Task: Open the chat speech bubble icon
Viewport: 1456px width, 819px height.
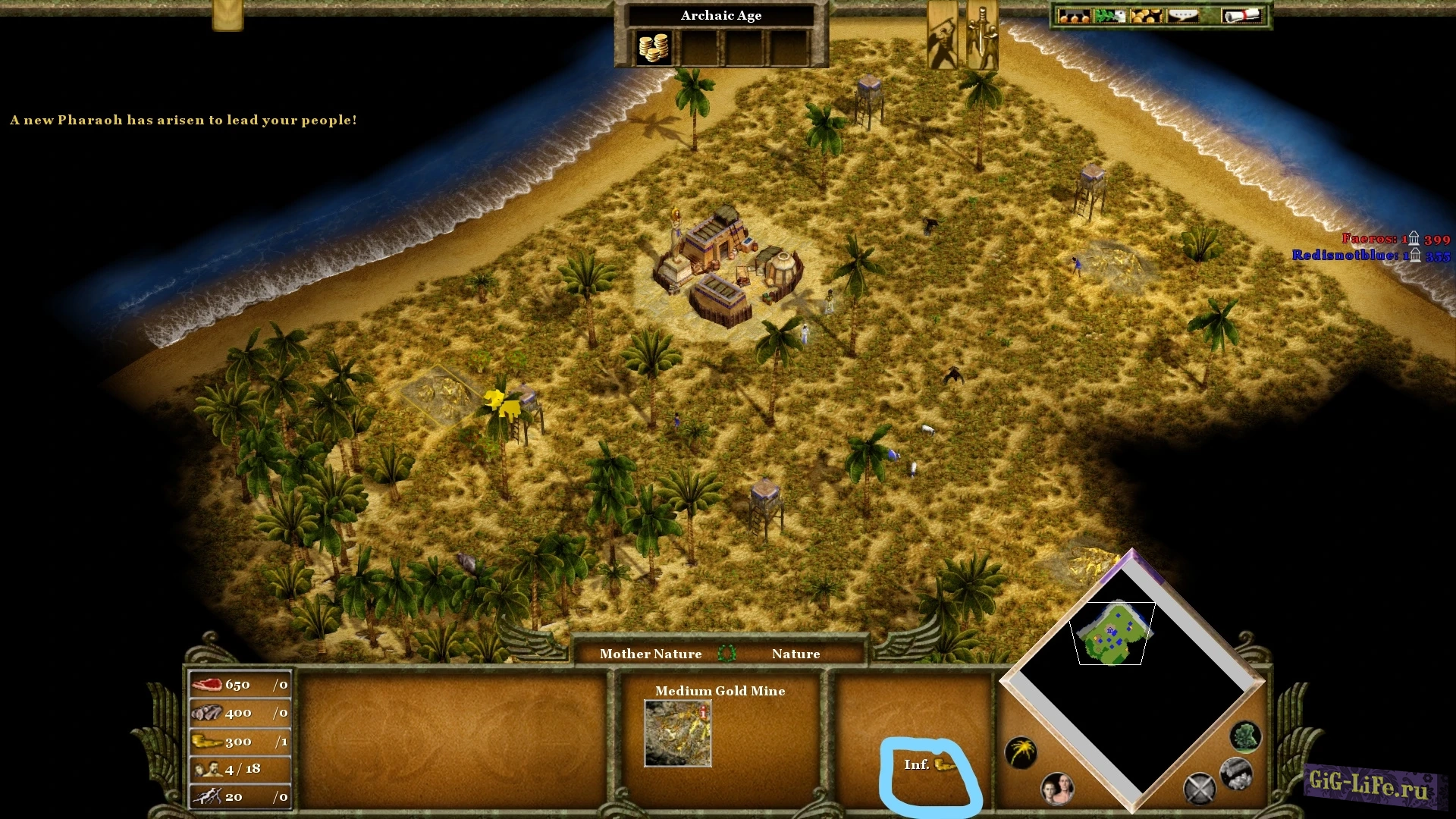Action: (1183, 15)
